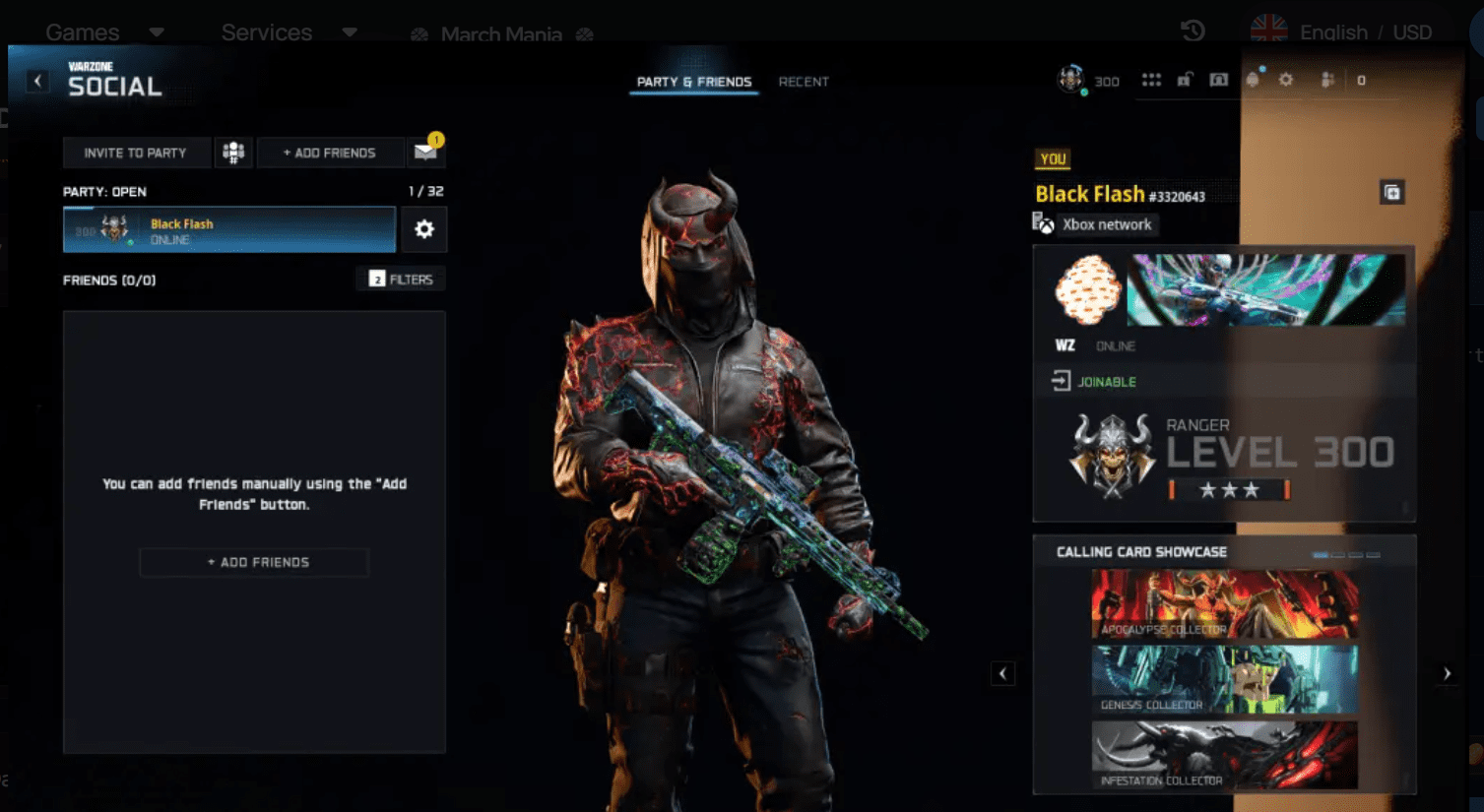Open the Filters control showing 2 active filters
The width and height of the screenshot is (1484, 812).
pos(400,279)
